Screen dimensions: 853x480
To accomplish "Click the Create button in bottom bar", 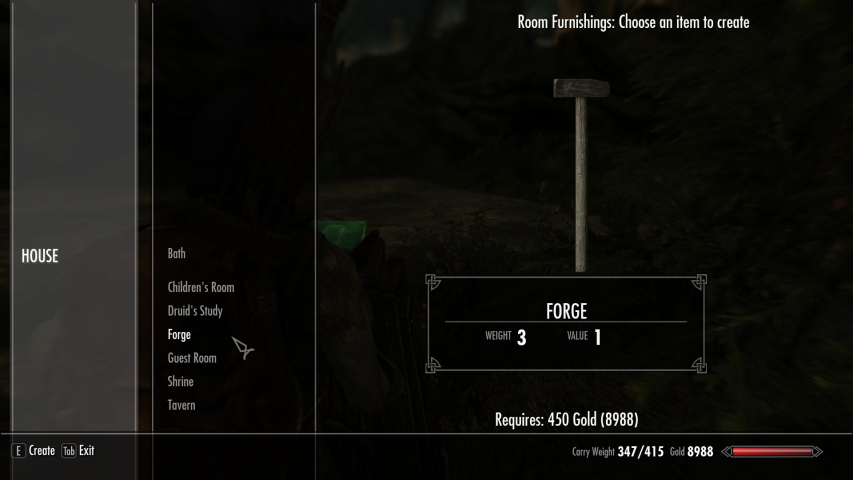I will click(x=34, y=451).
